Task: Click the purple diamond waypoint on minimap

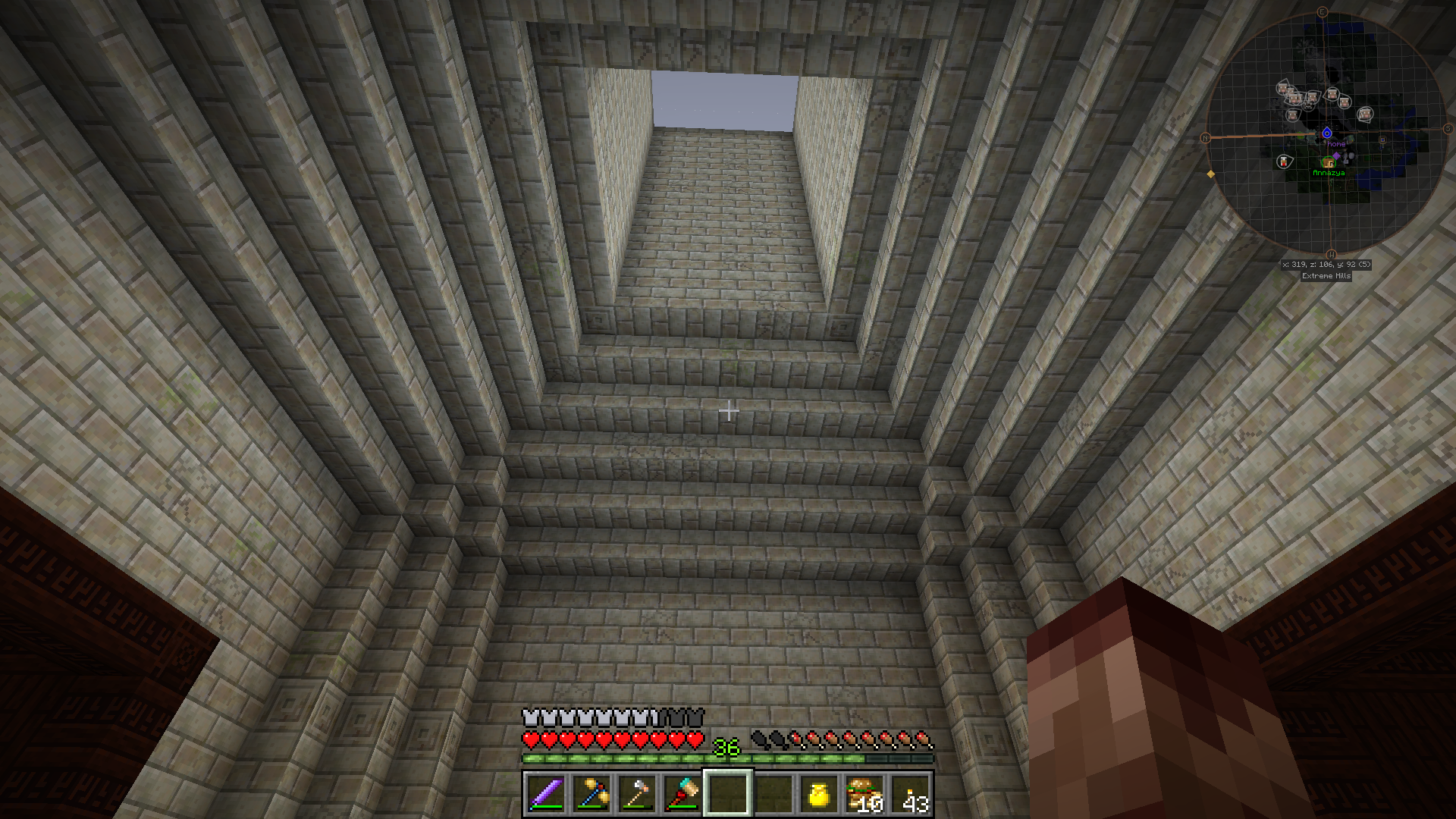Action: 1337,155
